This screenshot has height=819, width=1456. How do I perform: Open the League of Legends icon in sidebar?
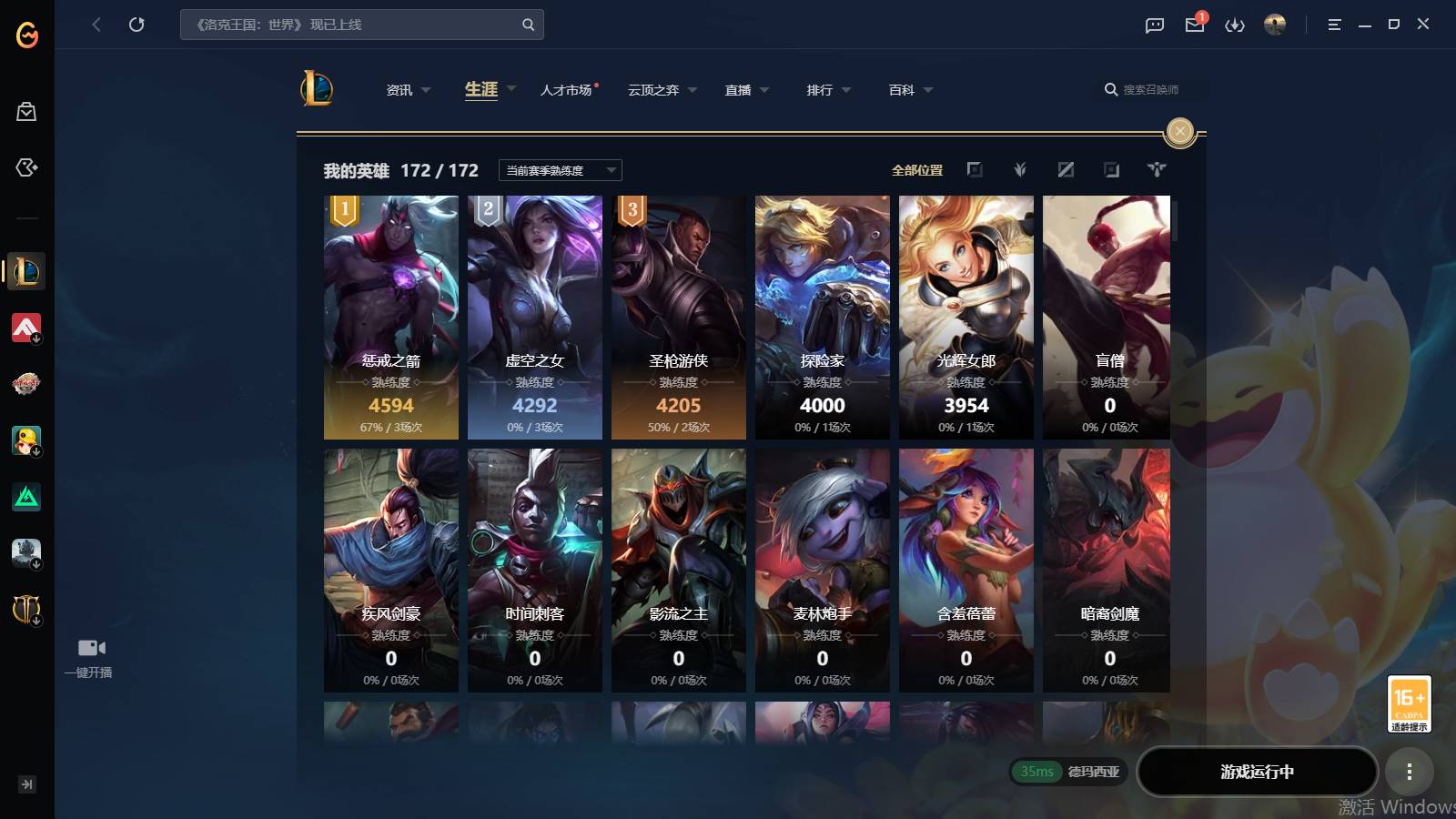tap(25, 270)
